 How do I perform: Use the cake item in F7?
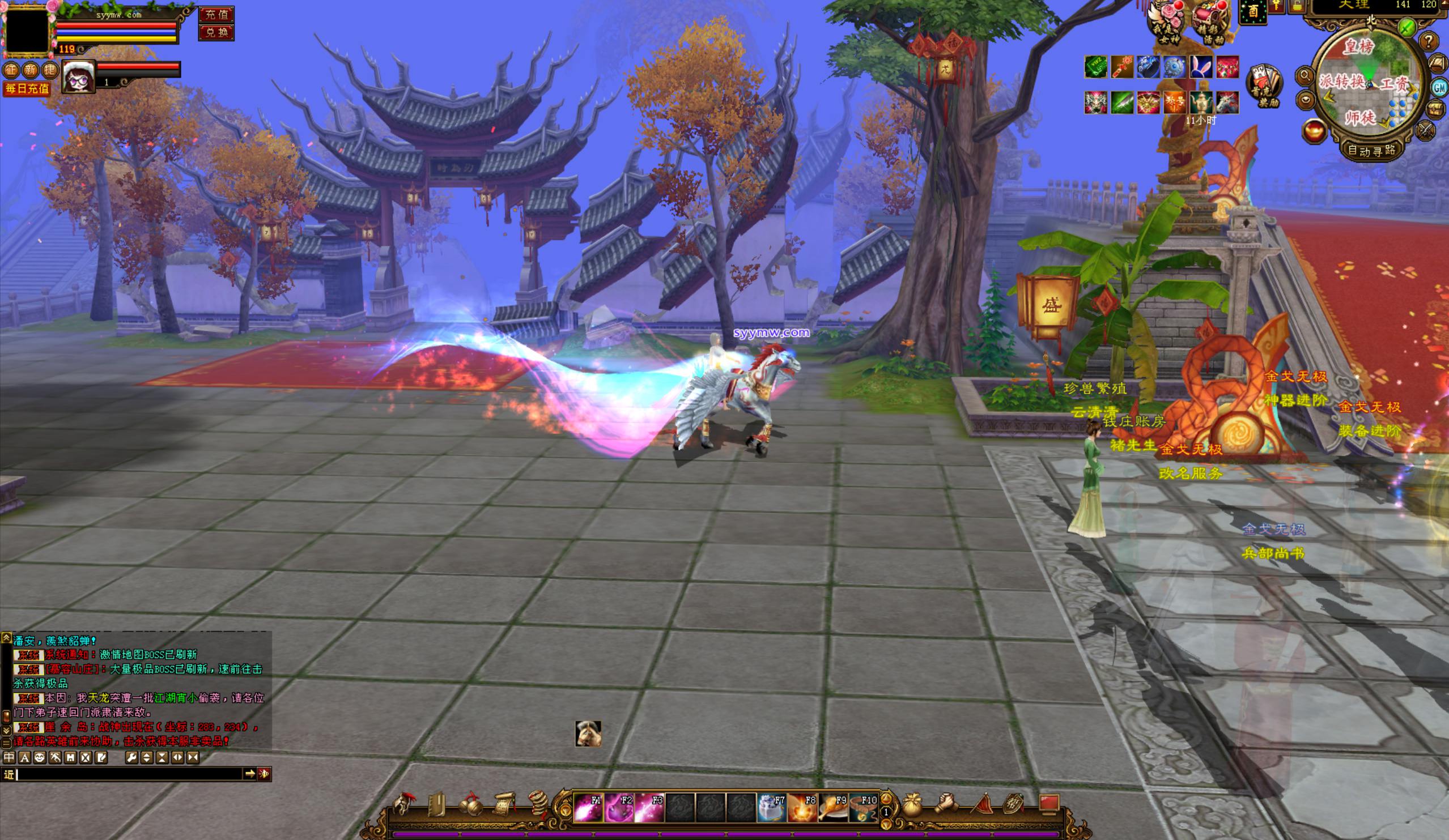tap(771, 808)
